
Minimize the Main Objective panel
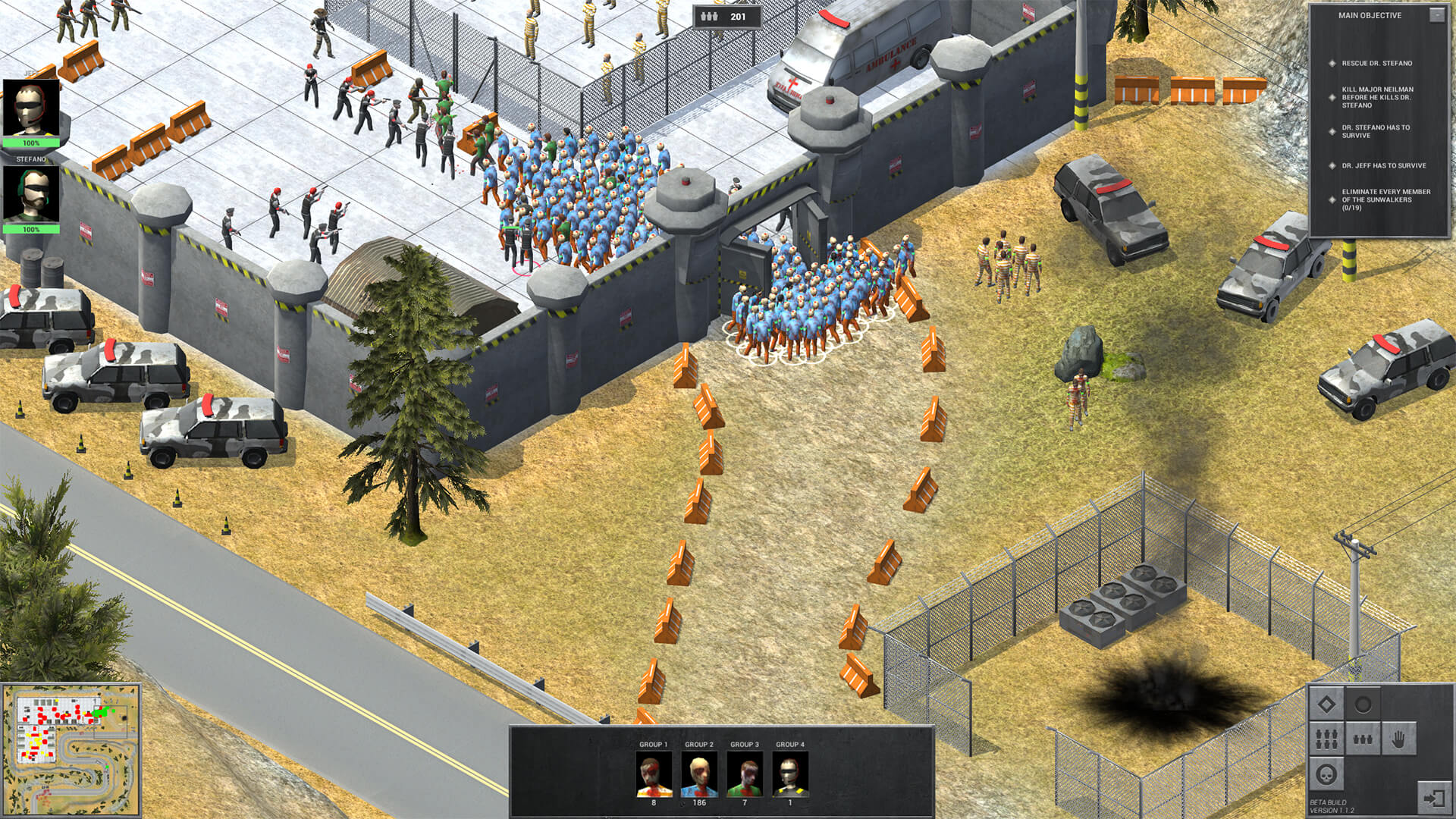(x=1436, y=15)
